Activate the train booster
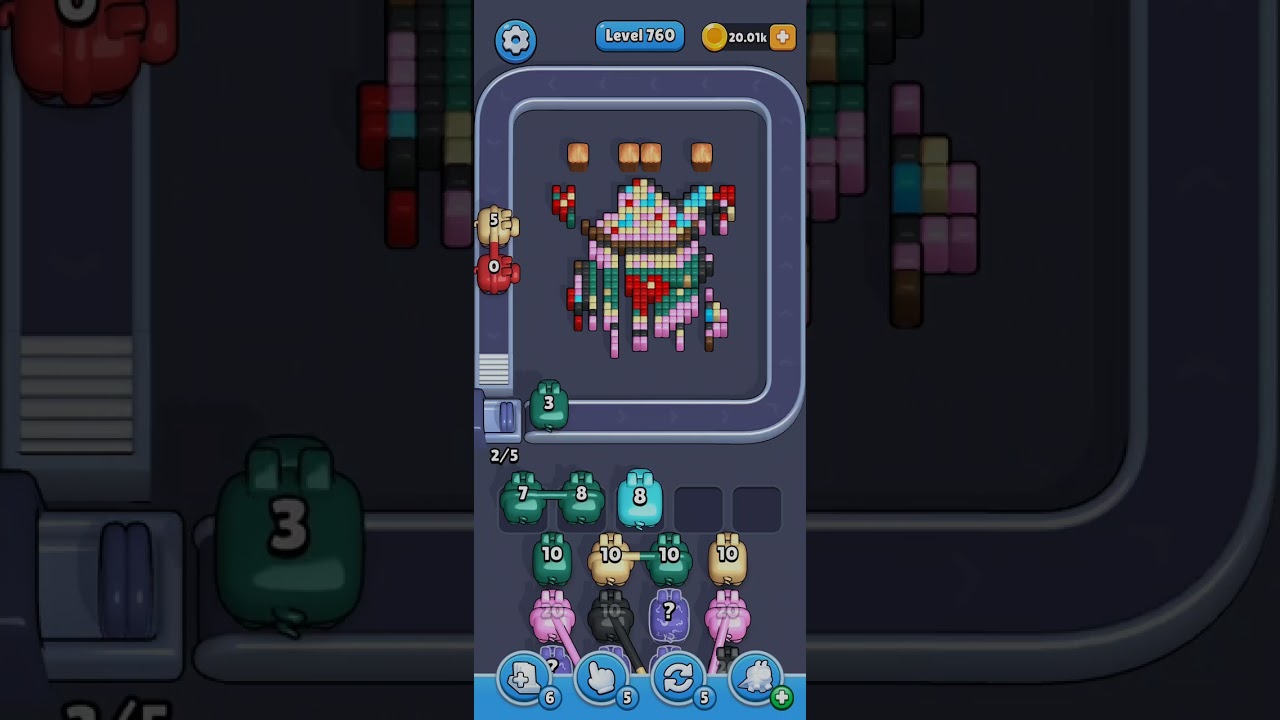Screen dimensions: 1280x720 (756, 679)
